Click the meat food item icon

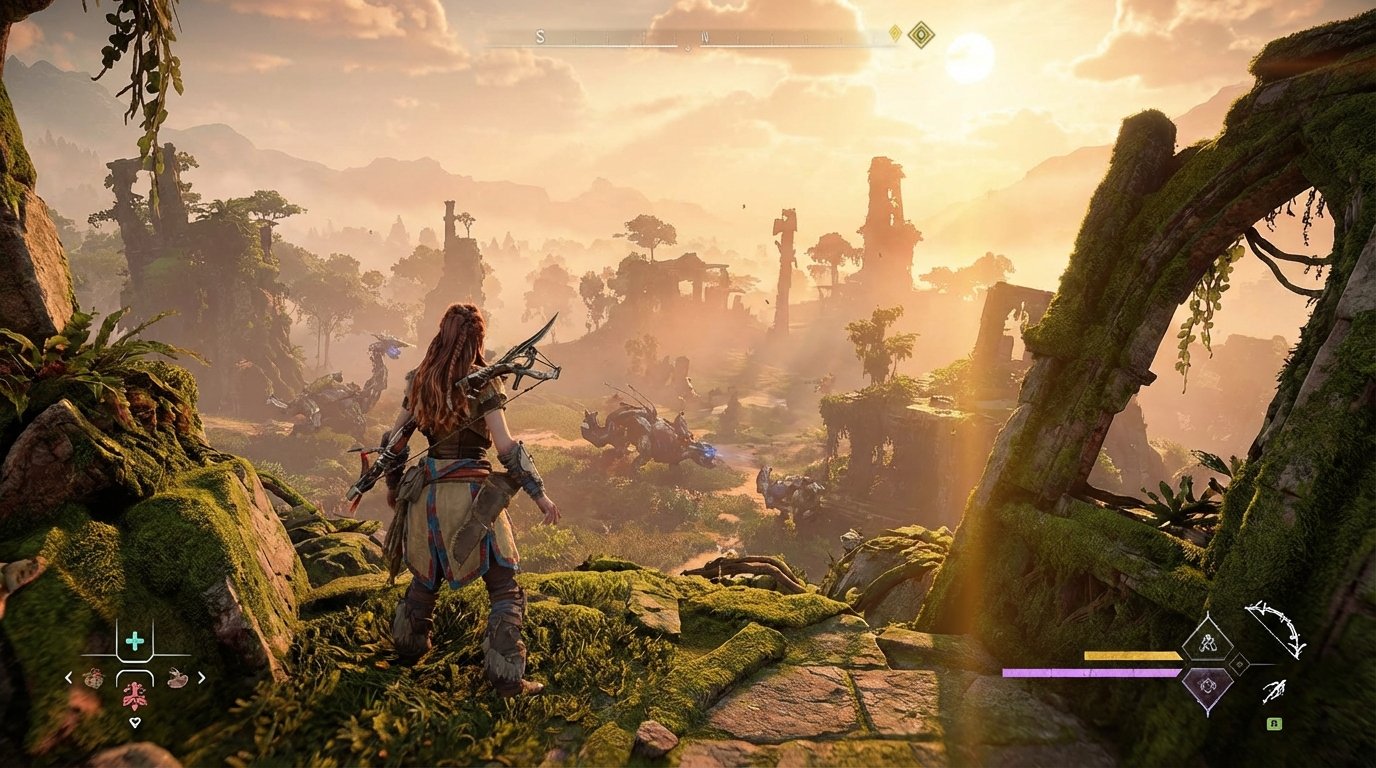177,679
